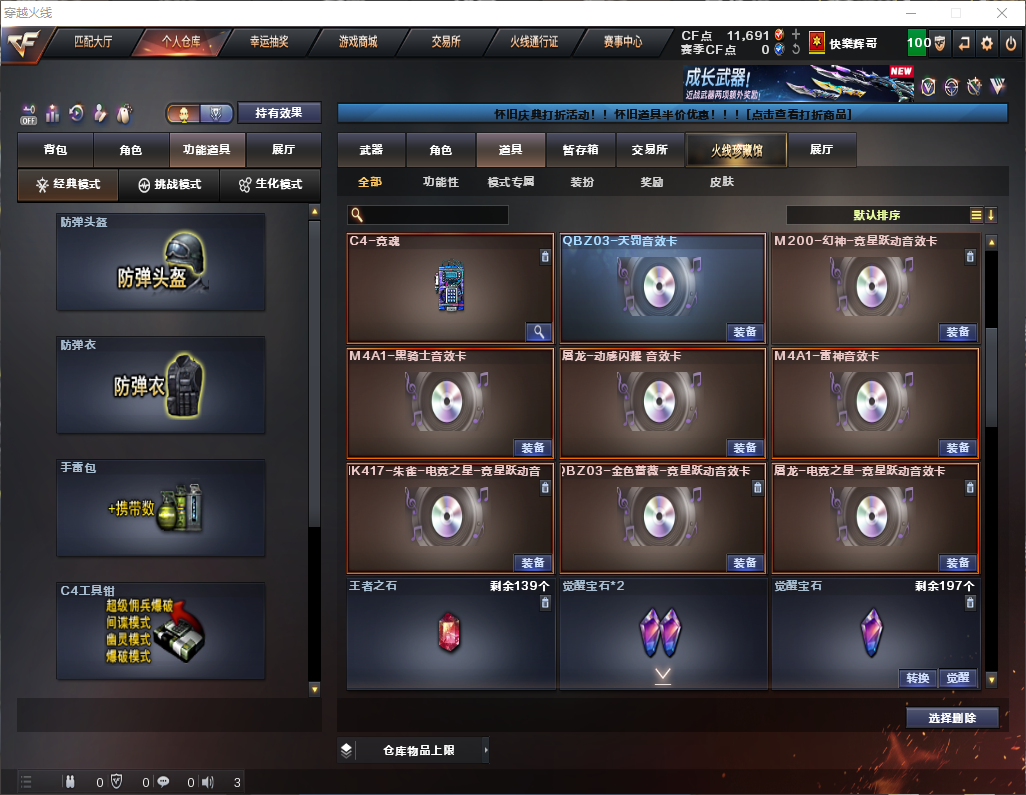Image resolution: width=1026 pixels, height=795 pixels.
Task: Click the 选择删除 button
Action: coord(952,718)
